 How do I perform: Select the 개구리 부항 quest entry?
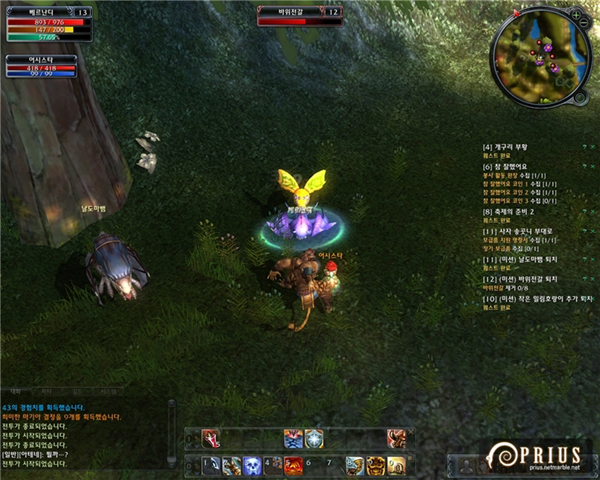508,147
